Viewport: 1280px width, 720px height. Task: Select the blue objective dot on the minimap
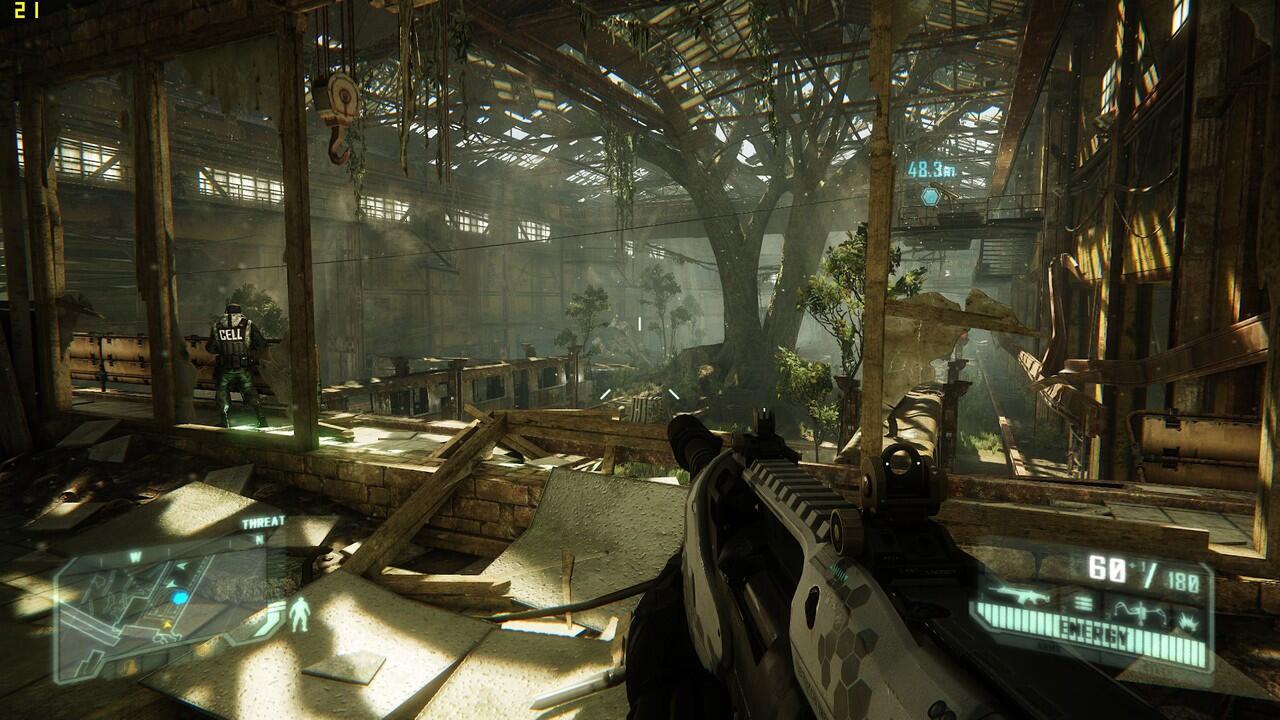(180, 598)
